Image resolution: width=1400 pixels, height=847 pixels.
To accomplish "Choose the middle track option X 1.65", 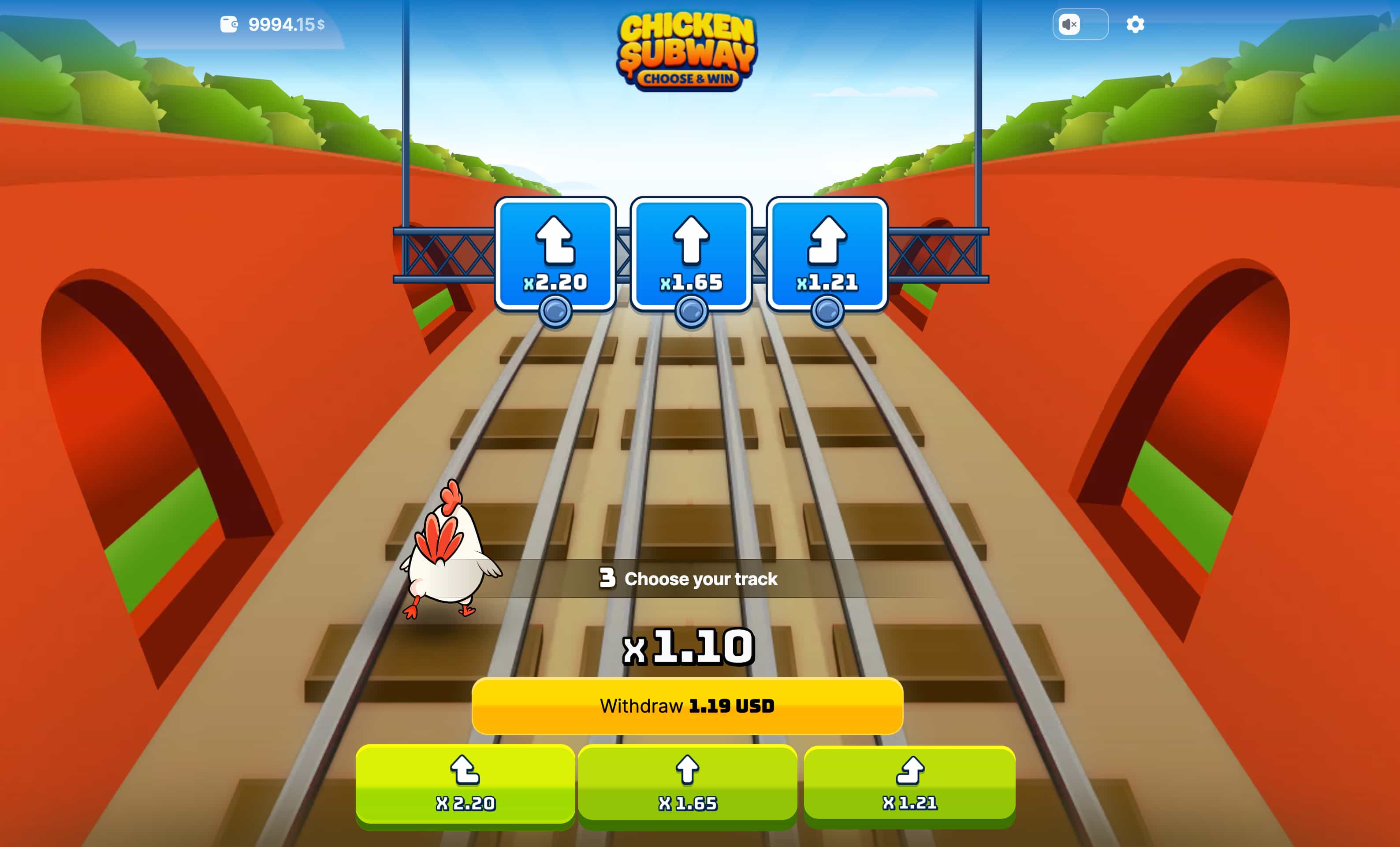I will 688,785.
